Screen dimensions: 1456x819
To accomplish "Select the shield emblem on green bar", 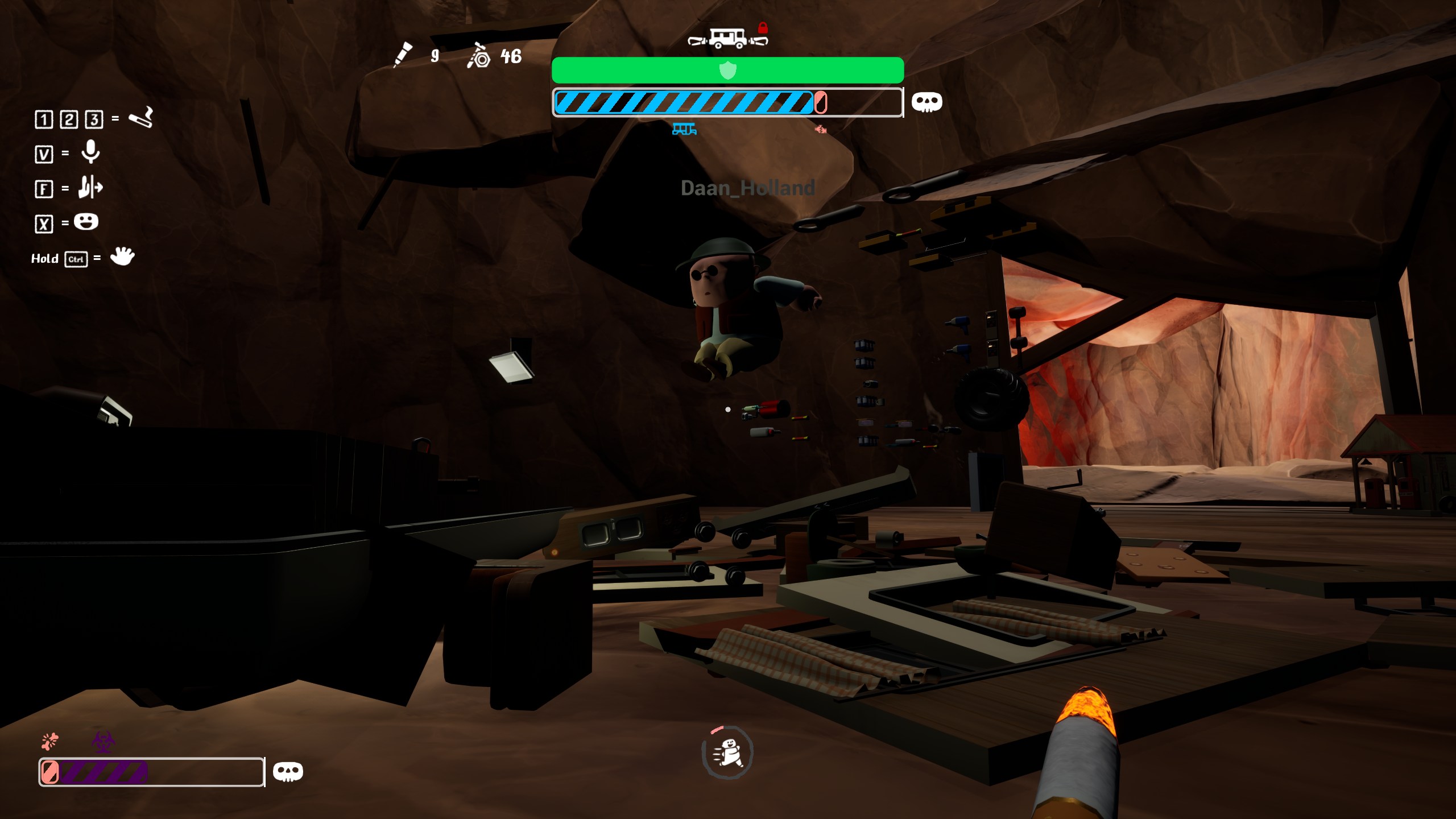I will pyautogui.click(x=727, y=71).
